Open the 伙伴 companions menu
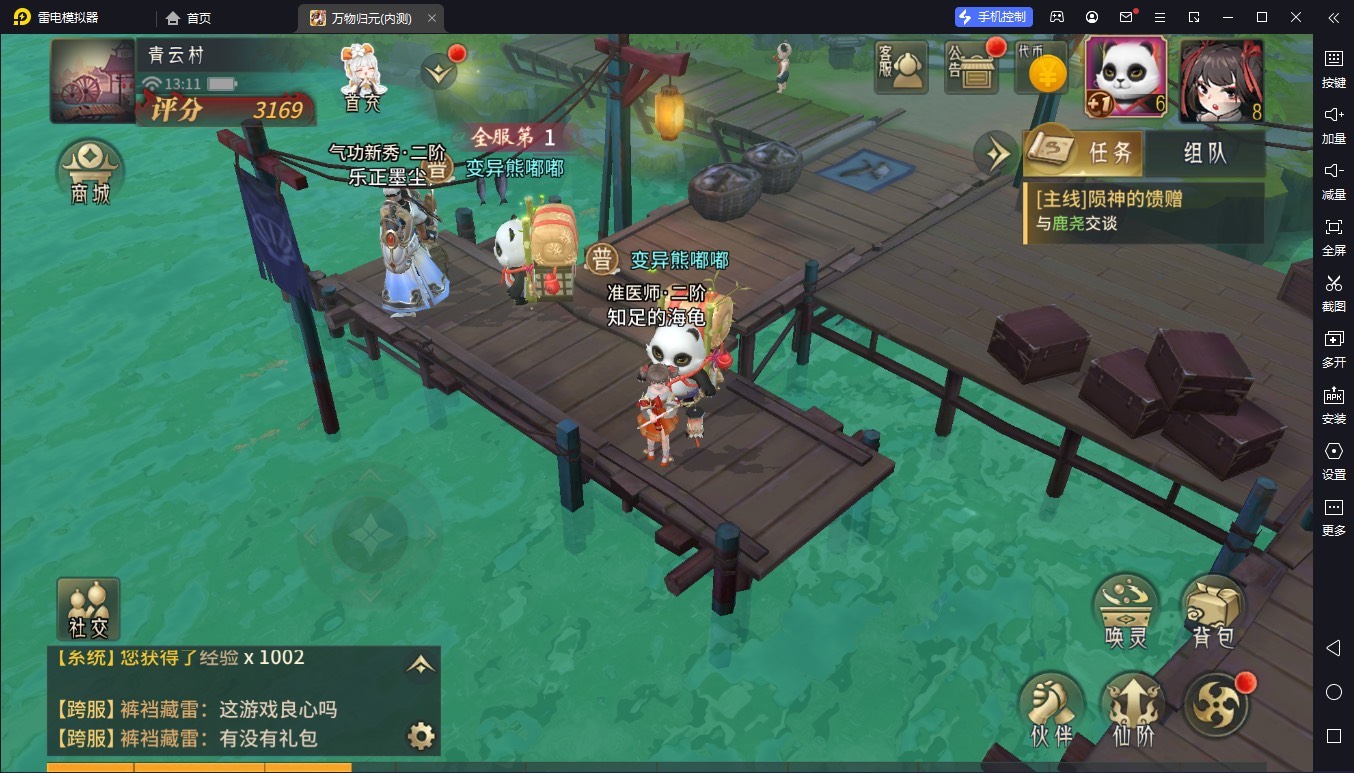1354x773 pixels. 1051,706
